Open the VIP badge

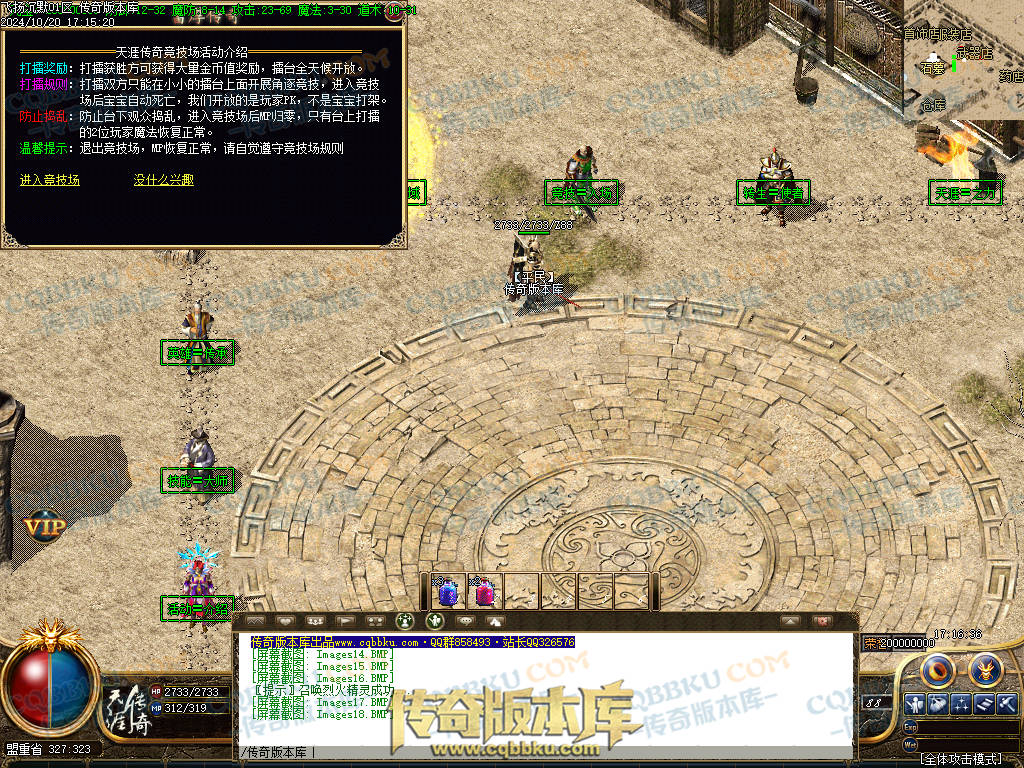(45, 525)
